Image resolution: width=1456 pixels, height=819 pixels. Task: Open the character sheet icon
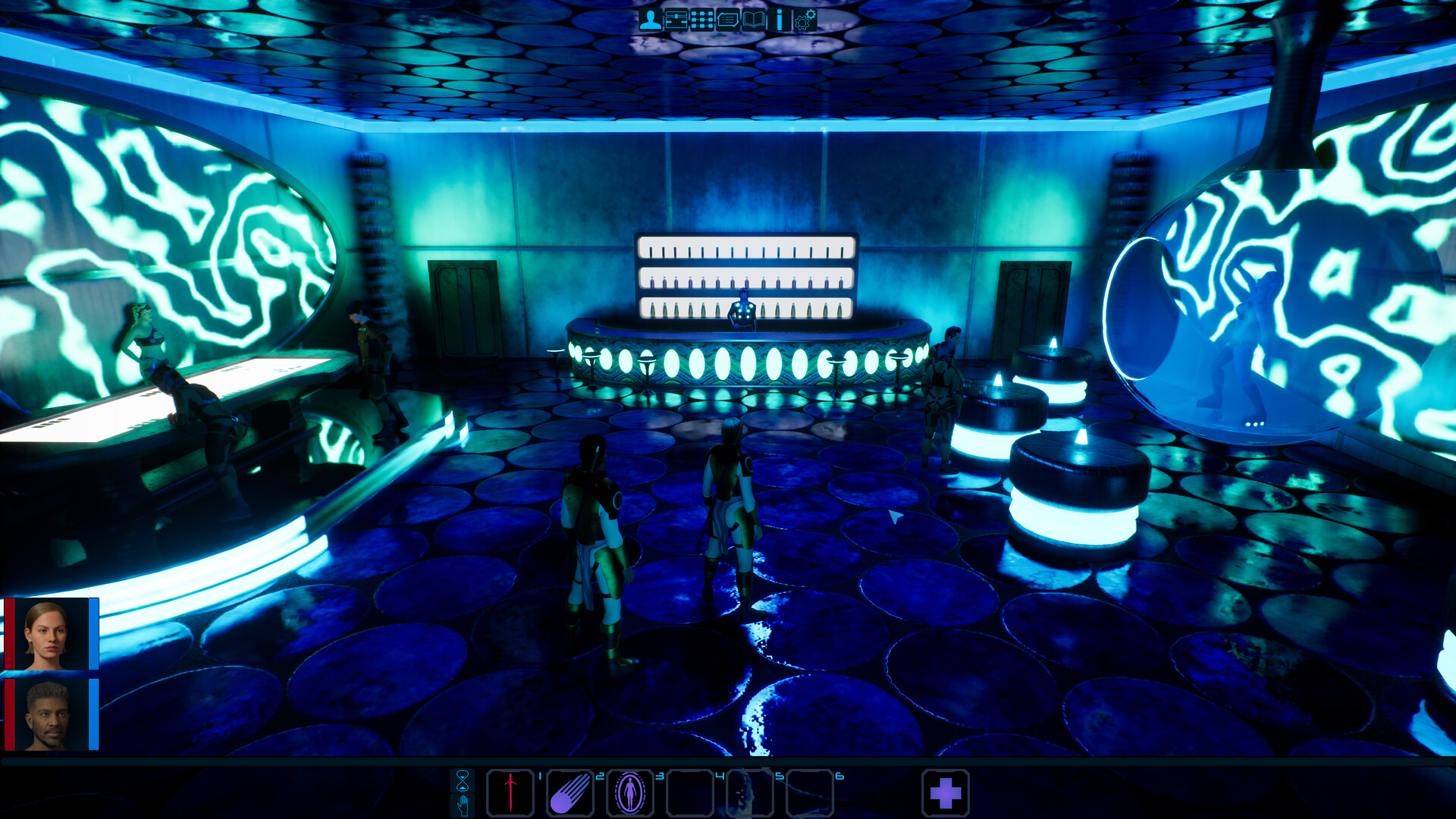[650, 19]
